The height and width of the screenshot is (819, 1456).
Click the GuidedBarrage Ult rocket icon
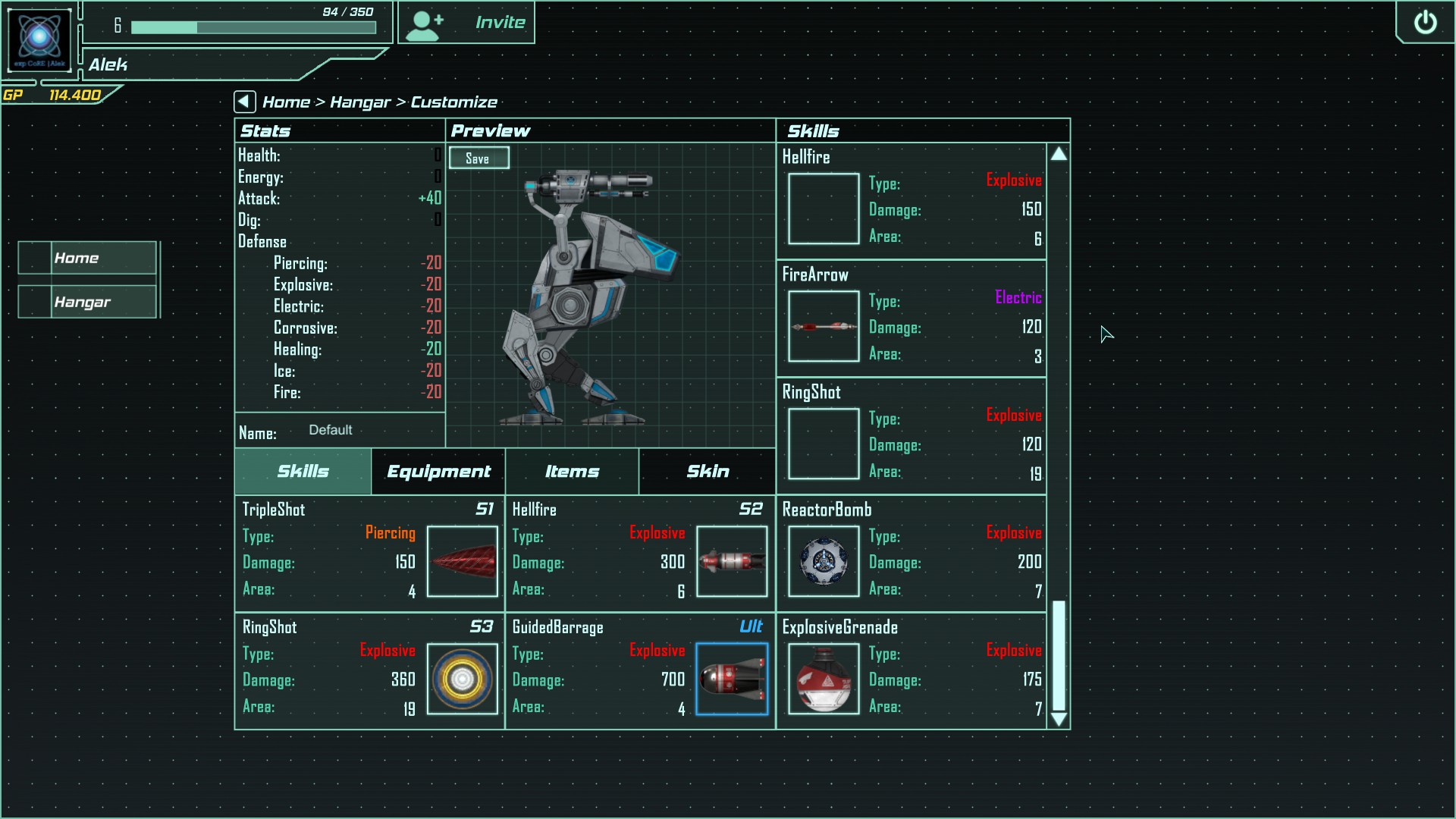[732, 679]
